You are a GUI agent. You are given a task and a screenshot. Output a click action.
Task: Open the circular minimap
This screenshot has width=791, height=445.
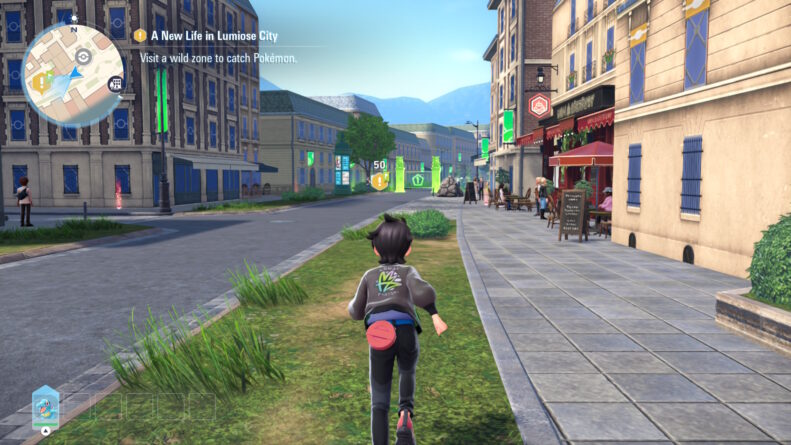coord(72,74)
